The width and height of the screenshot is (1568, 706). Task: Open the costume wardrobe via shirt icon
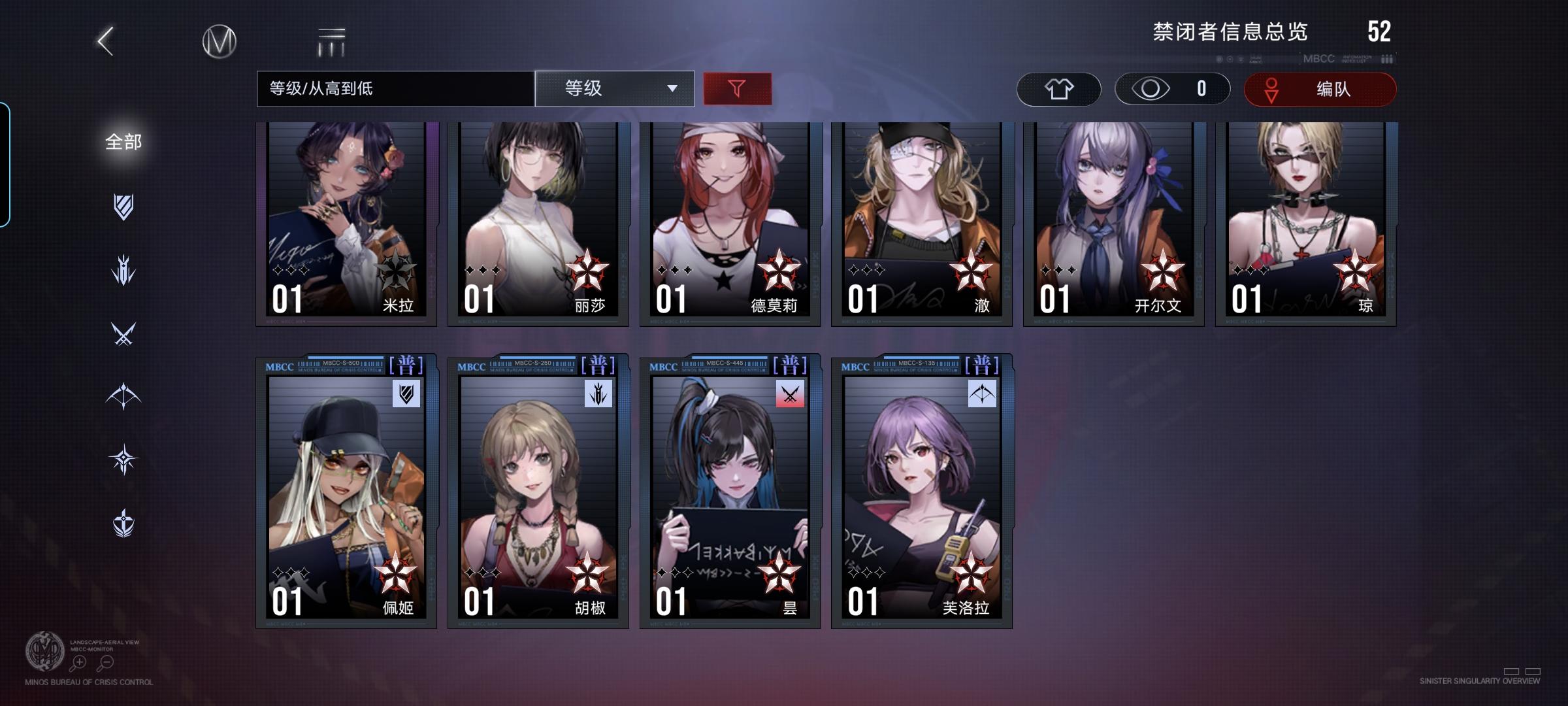(x=1058, y=89)
